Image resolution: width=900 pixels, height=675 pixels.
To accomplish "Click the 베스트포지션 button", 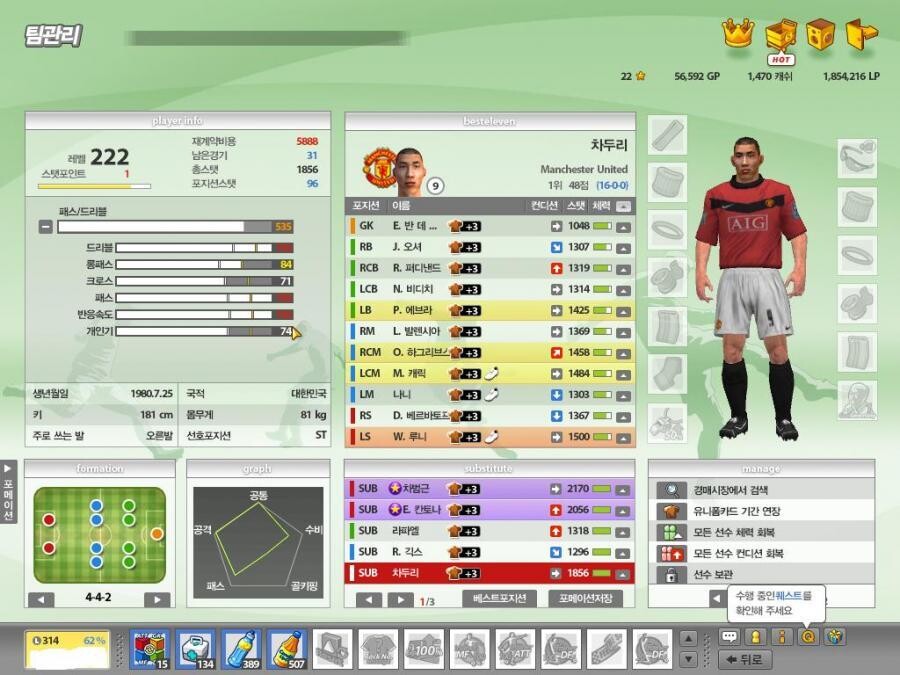I will point(498,599).
